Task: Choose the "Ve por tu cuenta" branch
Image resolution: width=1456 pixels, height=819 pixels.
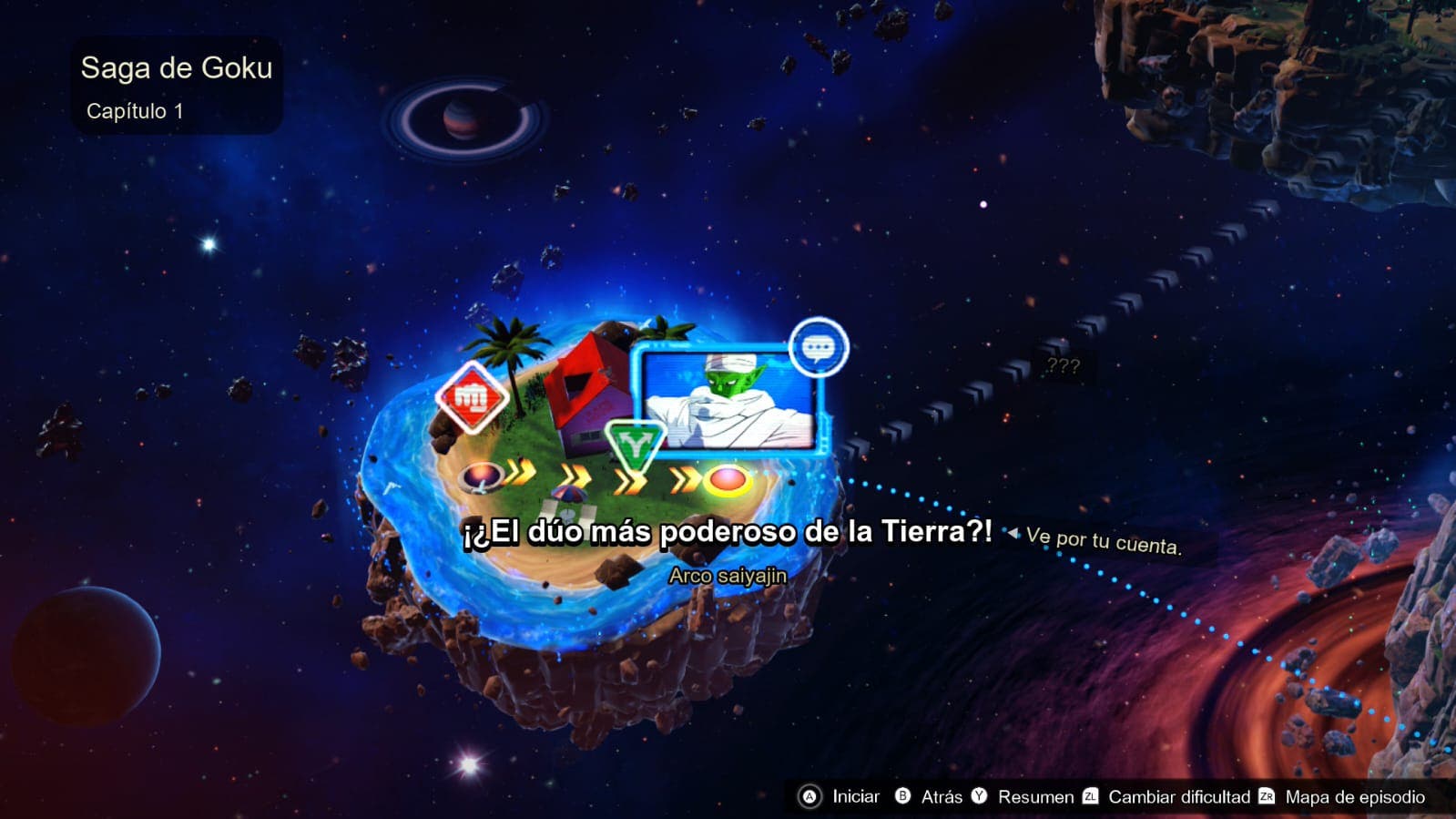Action: coord(1103,541)
